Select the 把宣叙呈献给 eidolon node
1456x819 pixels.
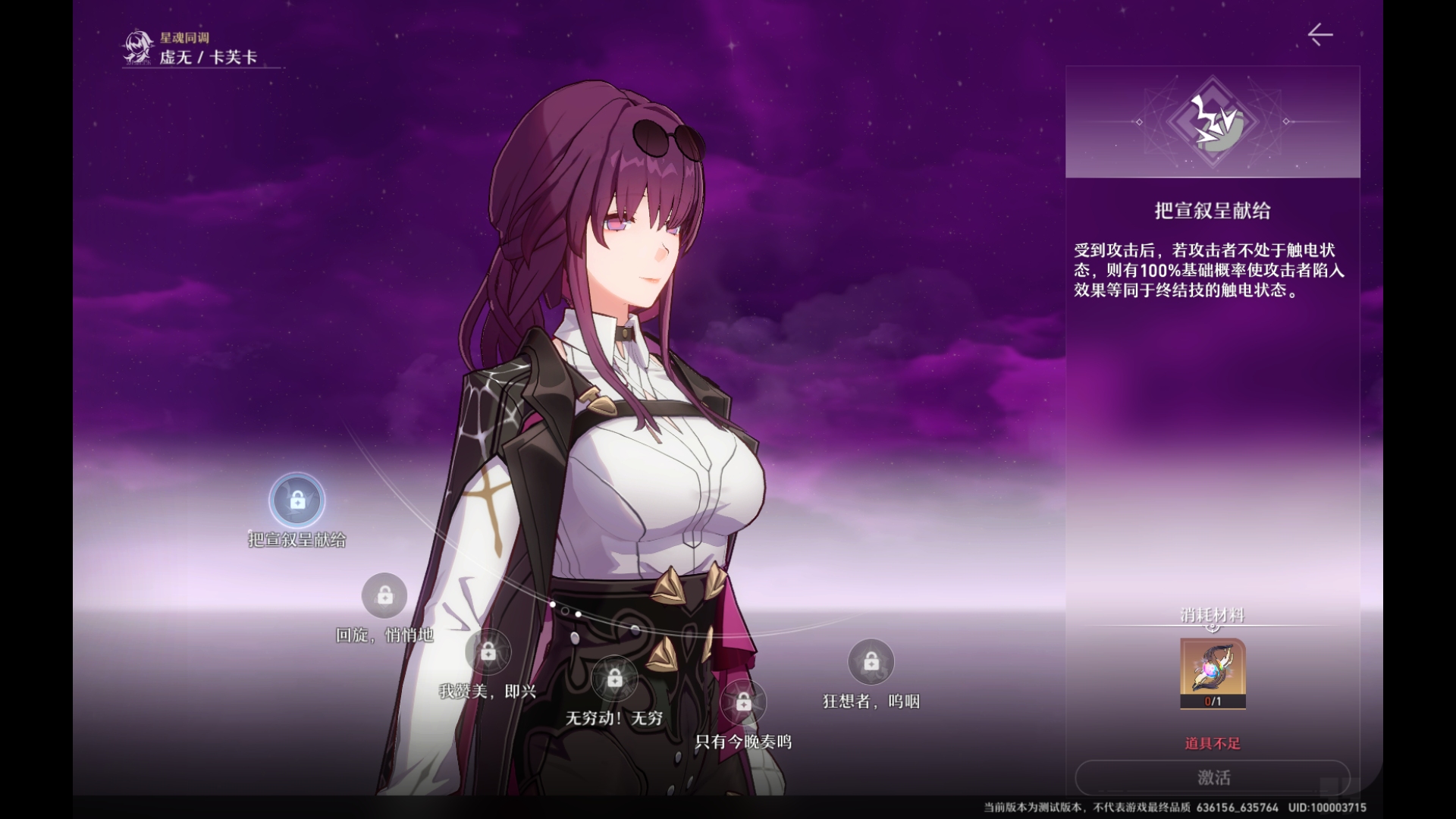(x=297, y=500)
